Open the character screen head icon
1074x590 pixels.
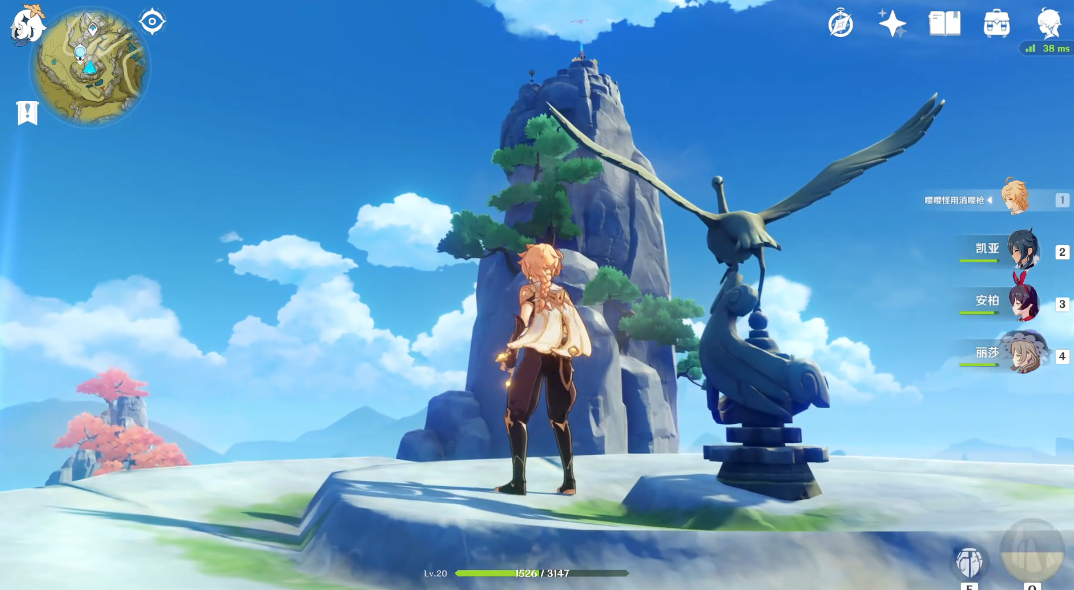pyautogui.click(x=1048, y=22)
